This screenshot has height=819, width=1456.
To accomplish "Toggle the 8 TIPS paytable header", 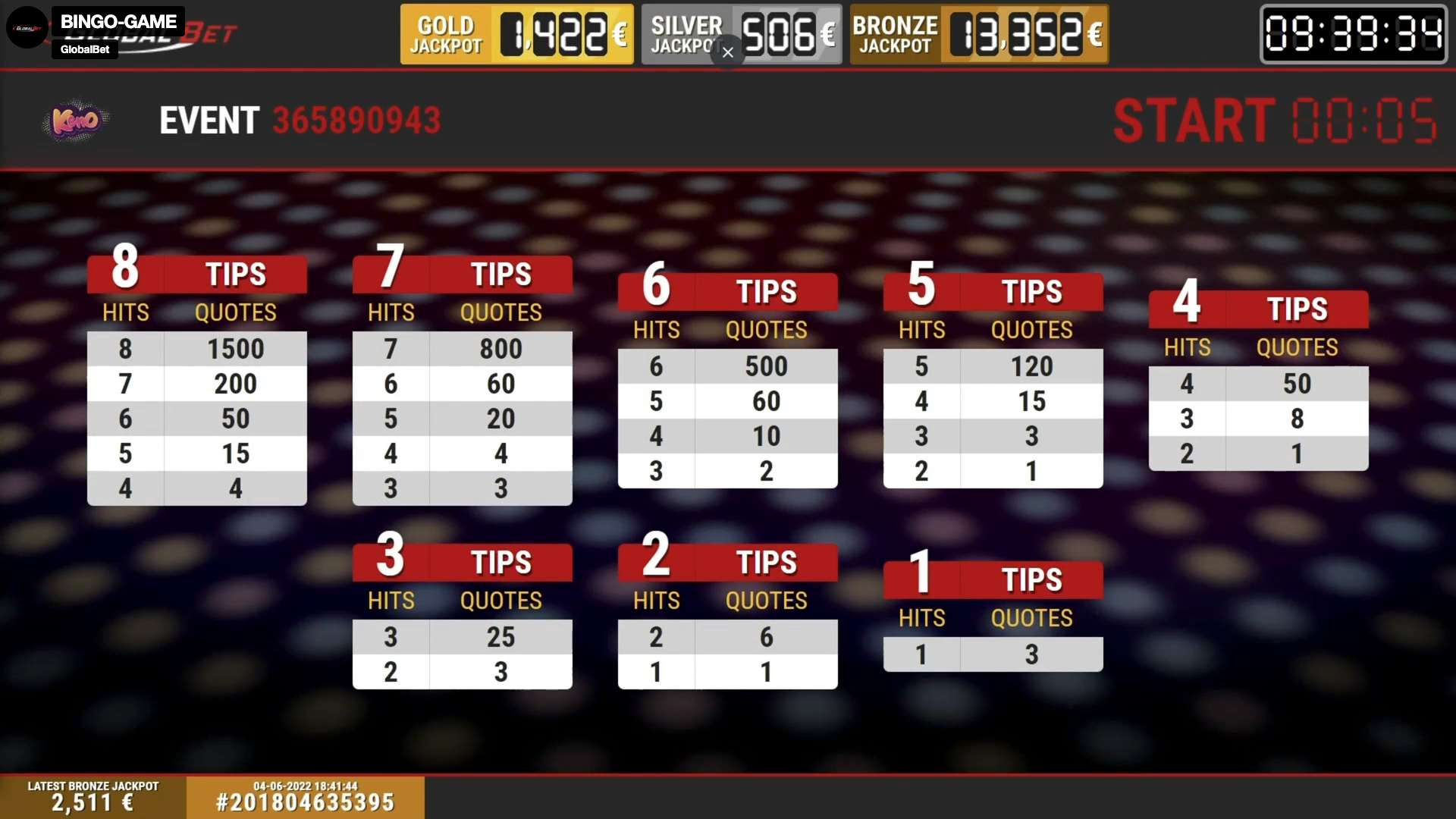I will [x=196, y=274].
